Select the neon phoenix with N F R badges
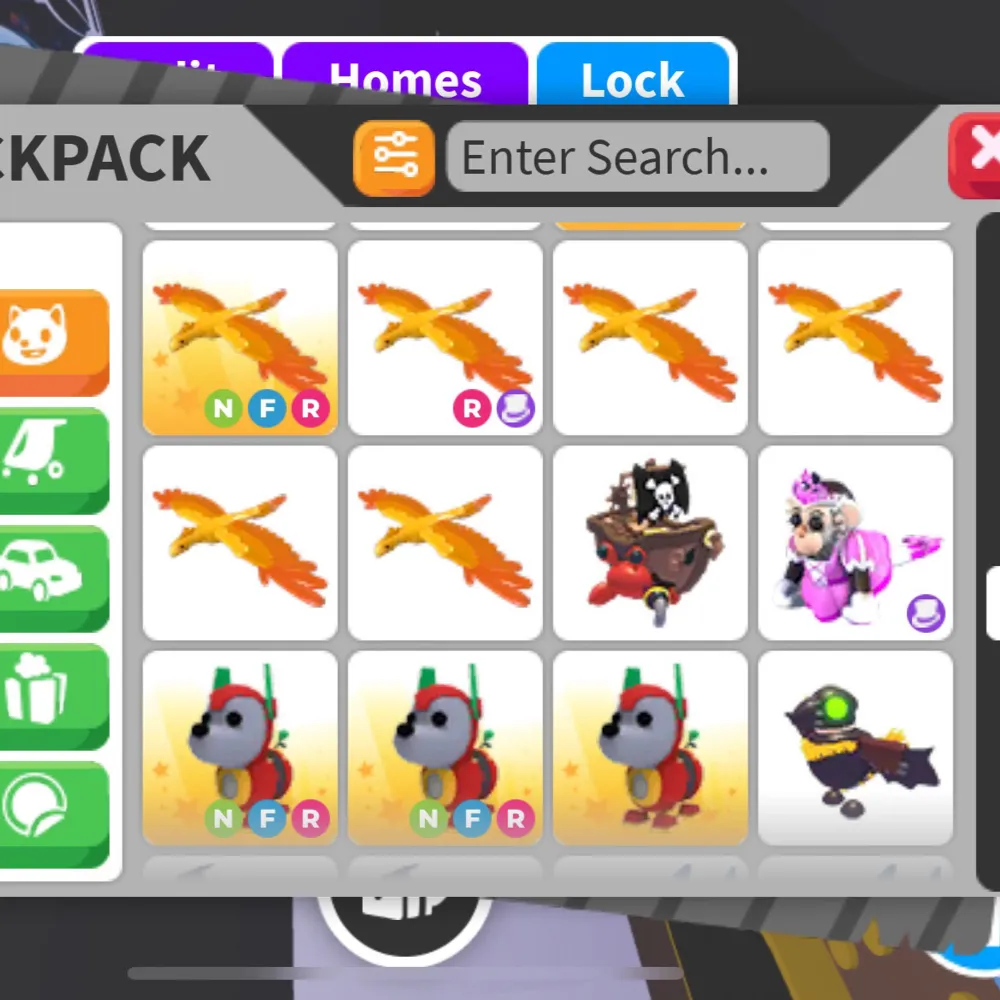 pos(240,338)
